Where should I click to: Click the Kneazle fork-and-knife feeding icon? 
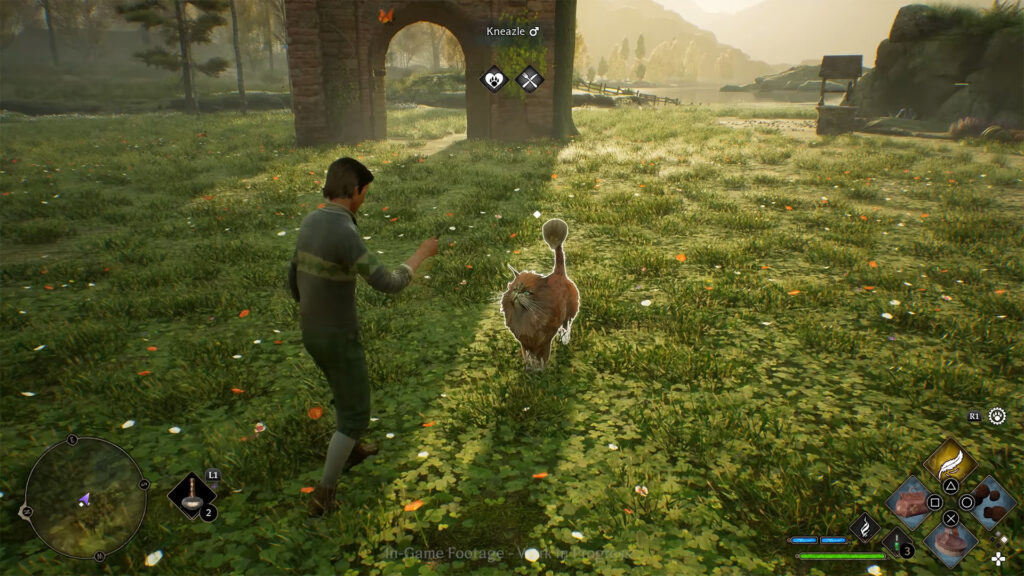coord(529,78)
